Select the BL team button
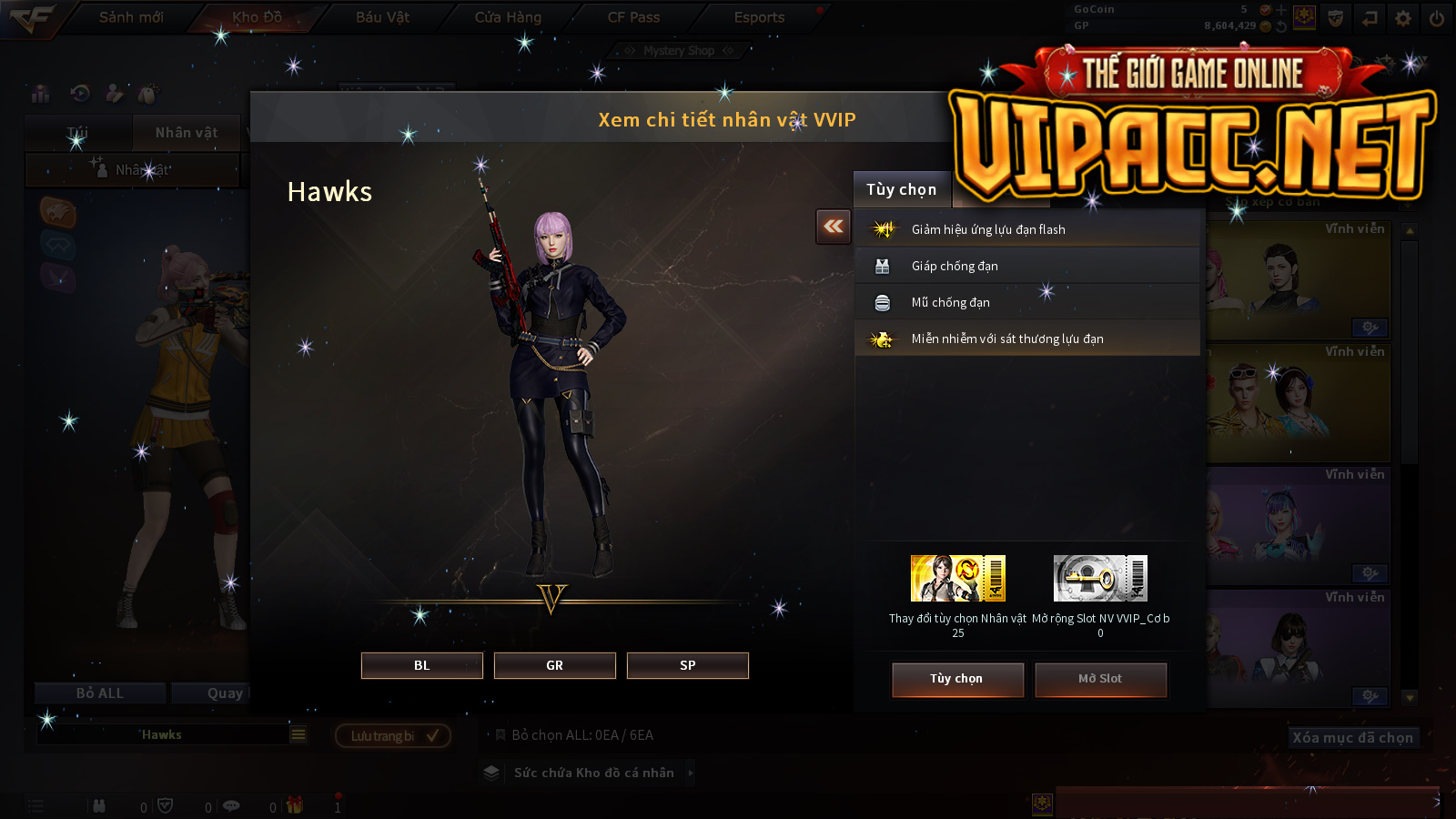1456x819 pixels. [x=421, y=665]
